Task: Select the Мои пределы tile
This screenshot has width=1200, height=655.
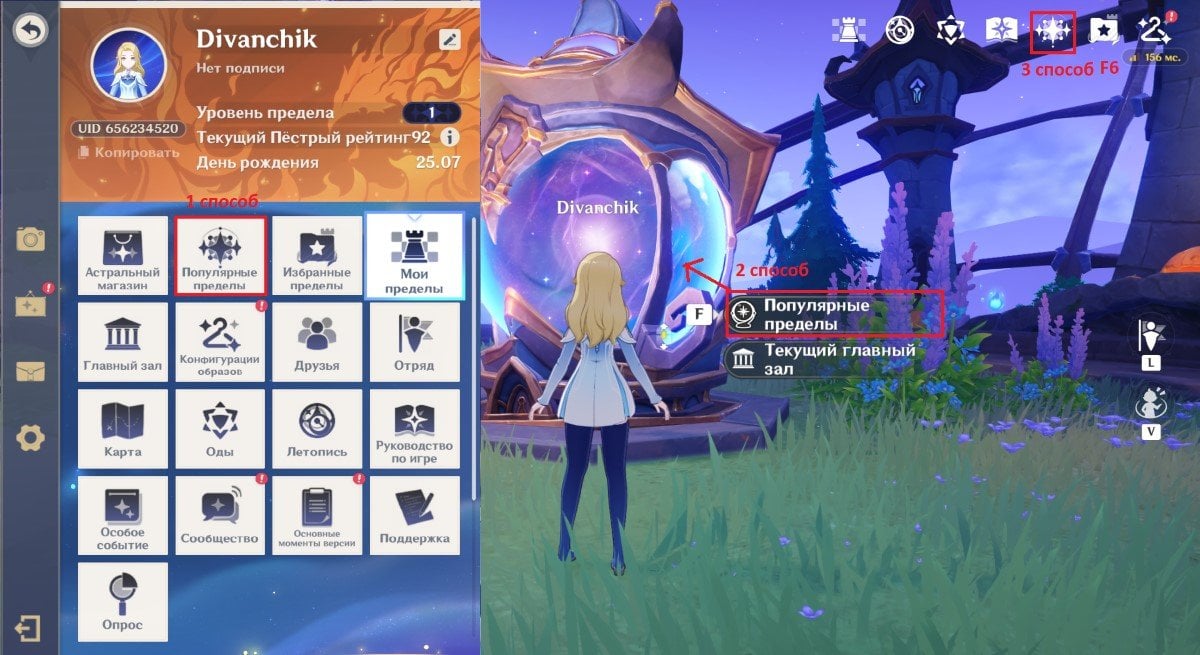Action: [x=414, y=256]
